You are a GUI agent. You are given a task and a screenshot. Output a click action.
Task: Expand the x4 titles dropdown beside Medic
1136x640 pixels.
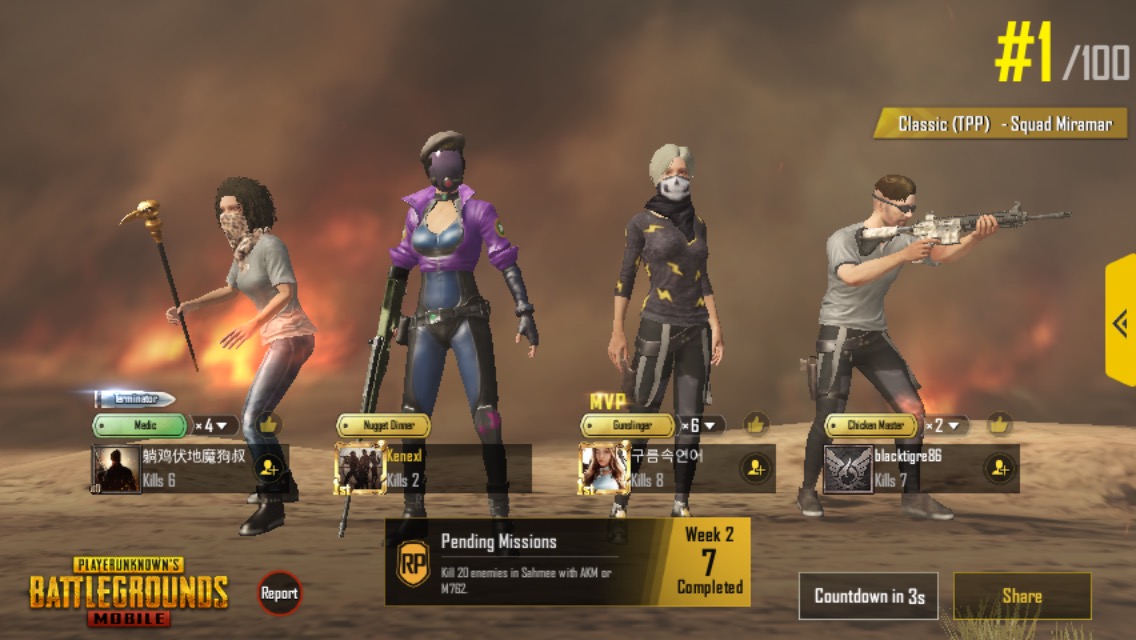coord(215,425)
